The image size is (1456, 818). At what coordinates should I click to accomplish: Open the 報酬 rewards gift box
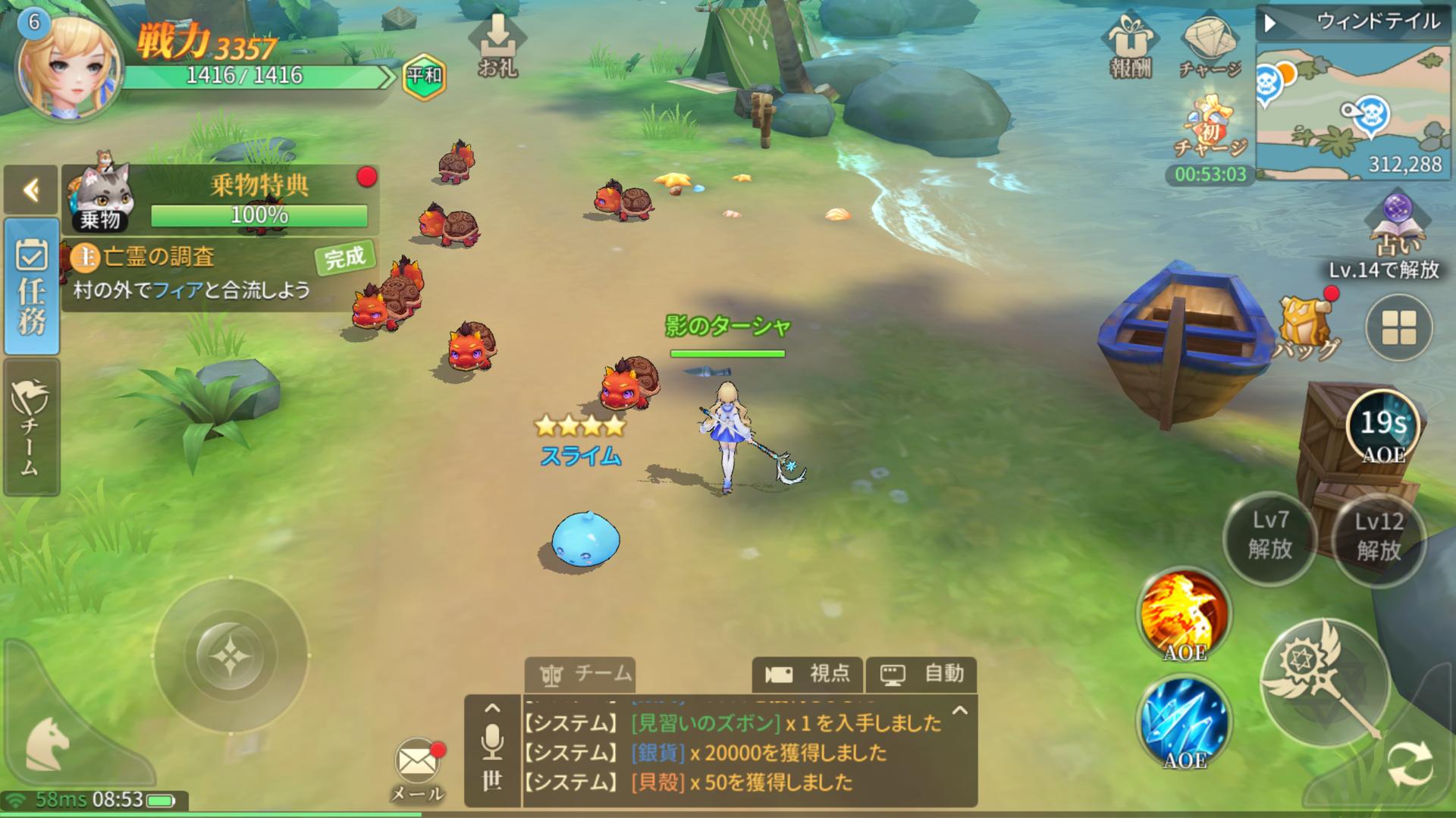pos(1130,47)
